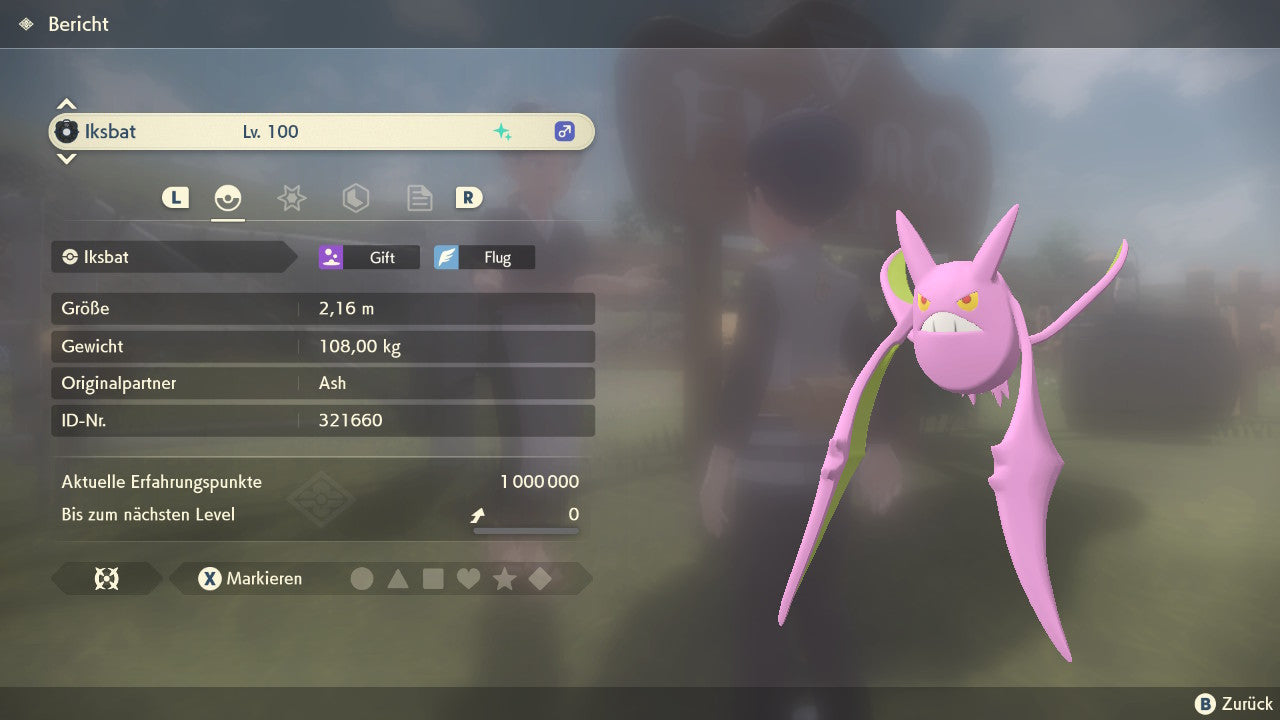This screenshot has height=720, width=1280.
Task: Toggle the triangle marking
Action: (398, 579)
